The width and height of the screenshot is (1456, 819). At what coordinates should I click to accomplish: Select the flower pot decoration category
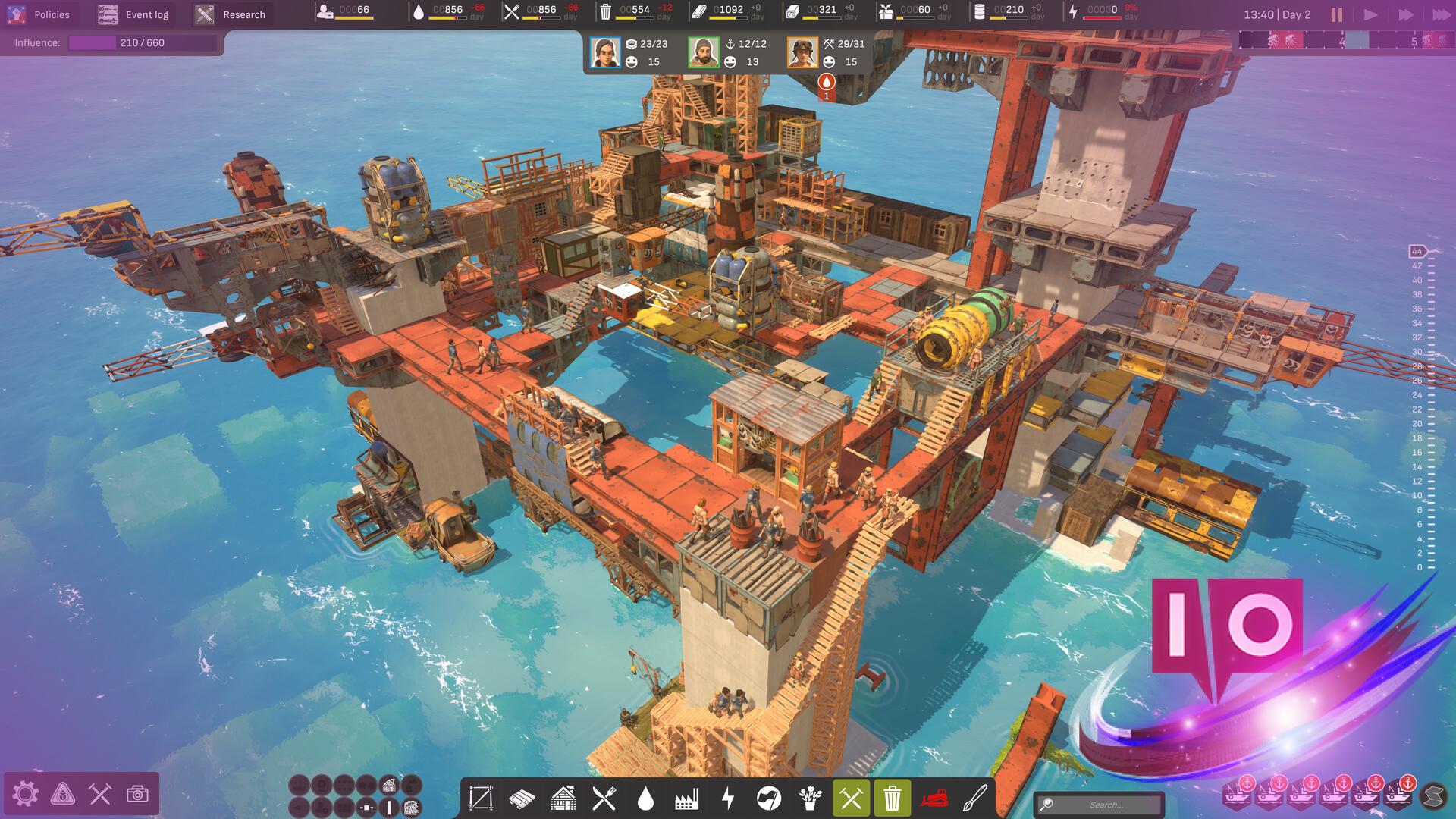(810, 798)
